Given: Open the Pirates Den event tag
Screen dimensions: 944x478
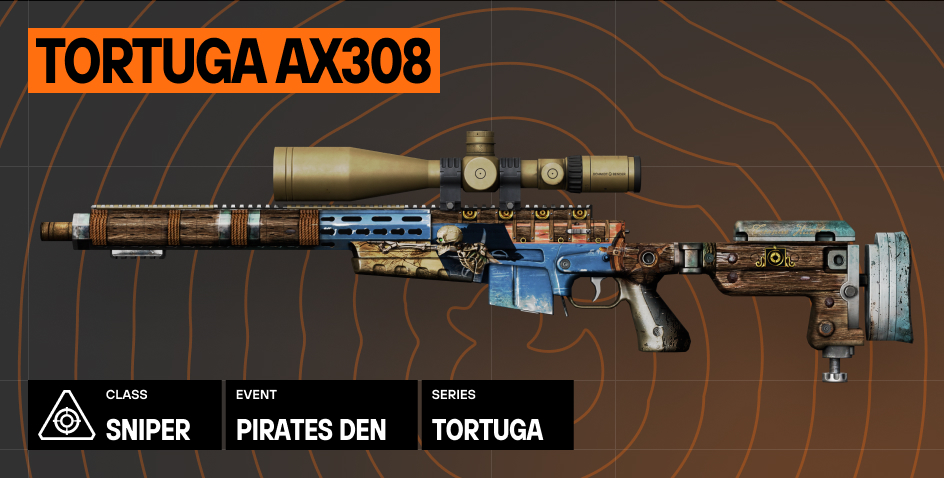Looking at the screenshot, I should 321,415.
